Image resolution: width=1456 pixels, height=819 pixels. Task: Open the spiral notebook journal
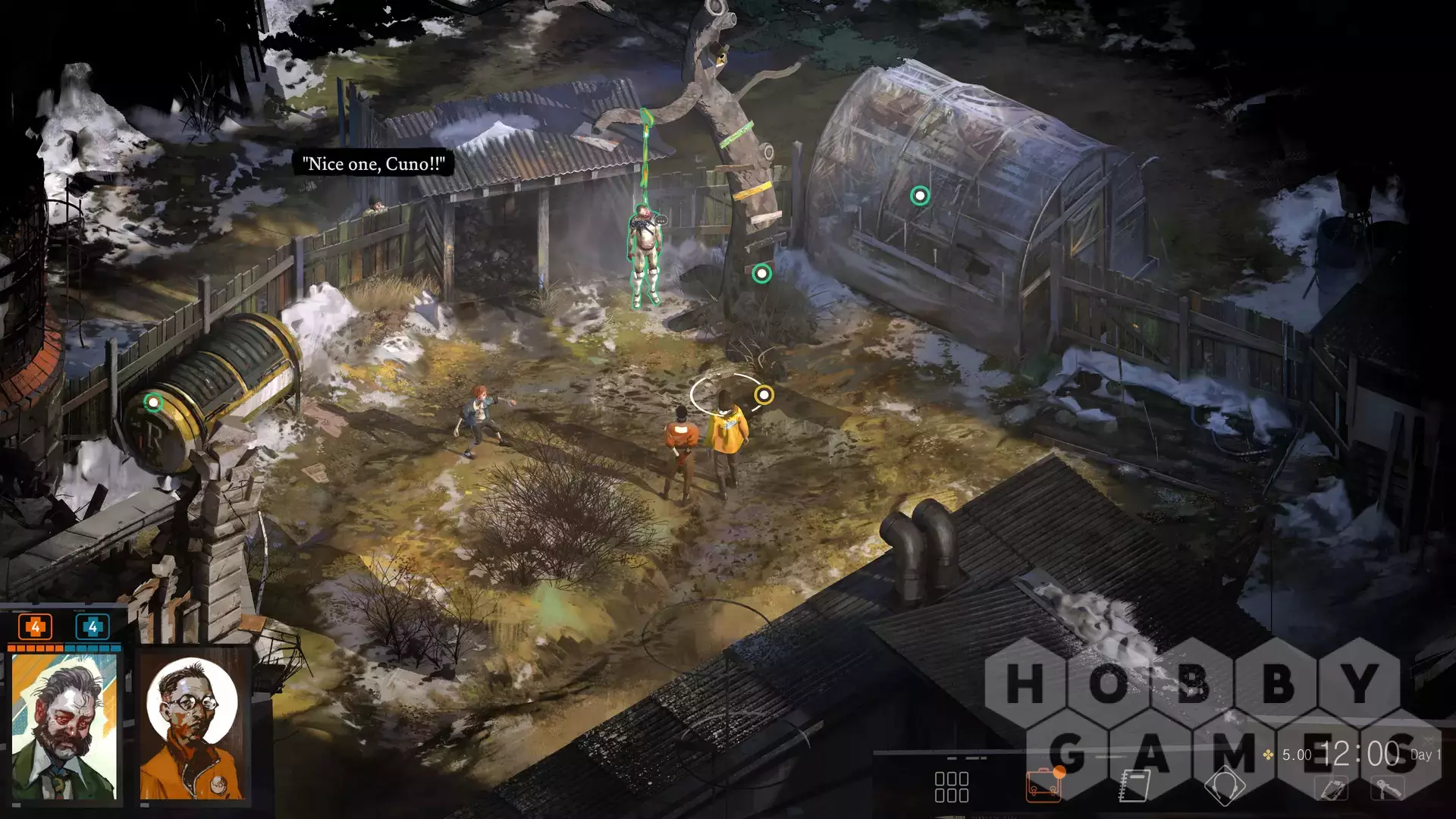point(1134,786)
